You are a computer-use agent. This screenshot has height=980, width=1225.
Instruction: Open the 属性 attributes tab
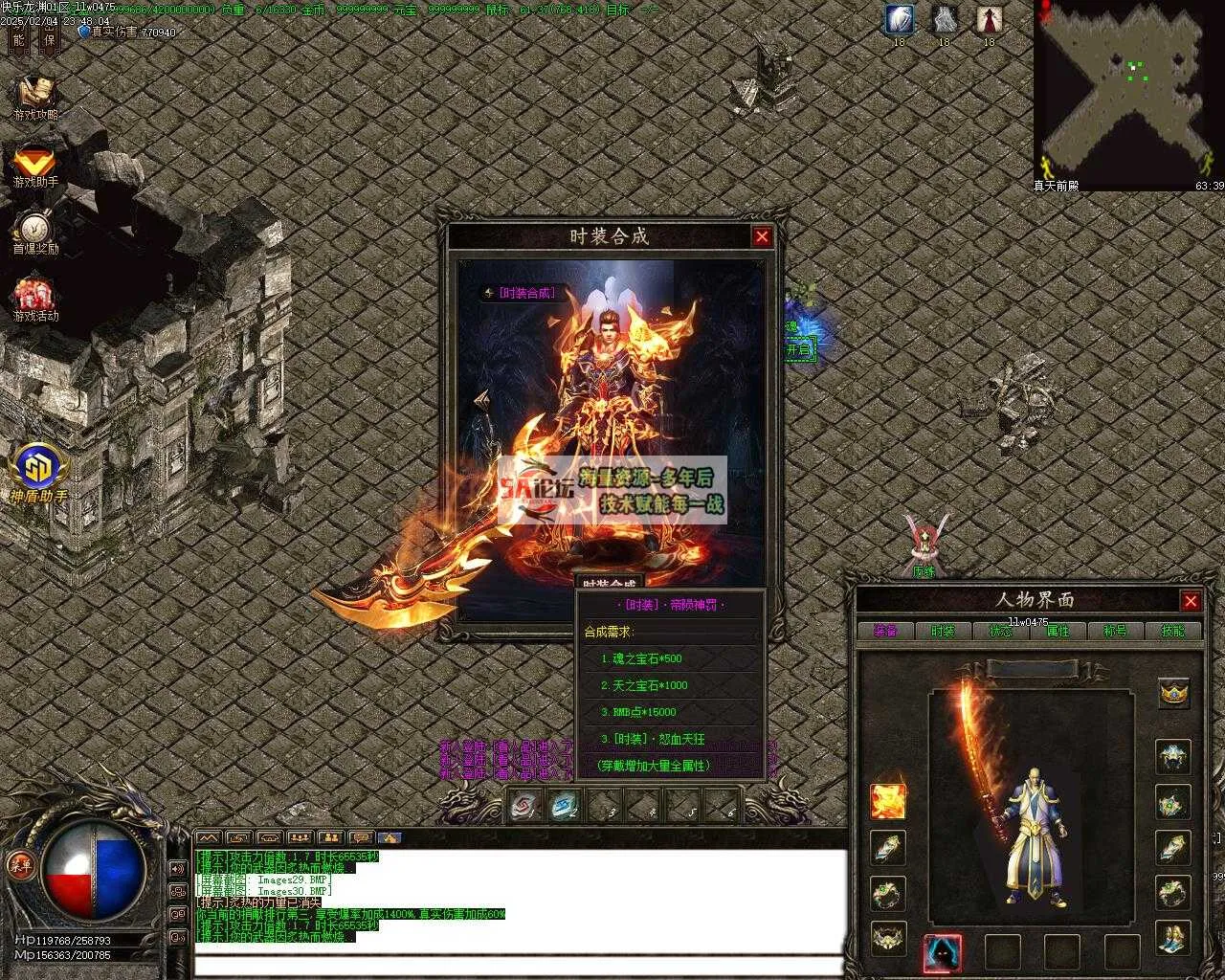point(1058,631)
